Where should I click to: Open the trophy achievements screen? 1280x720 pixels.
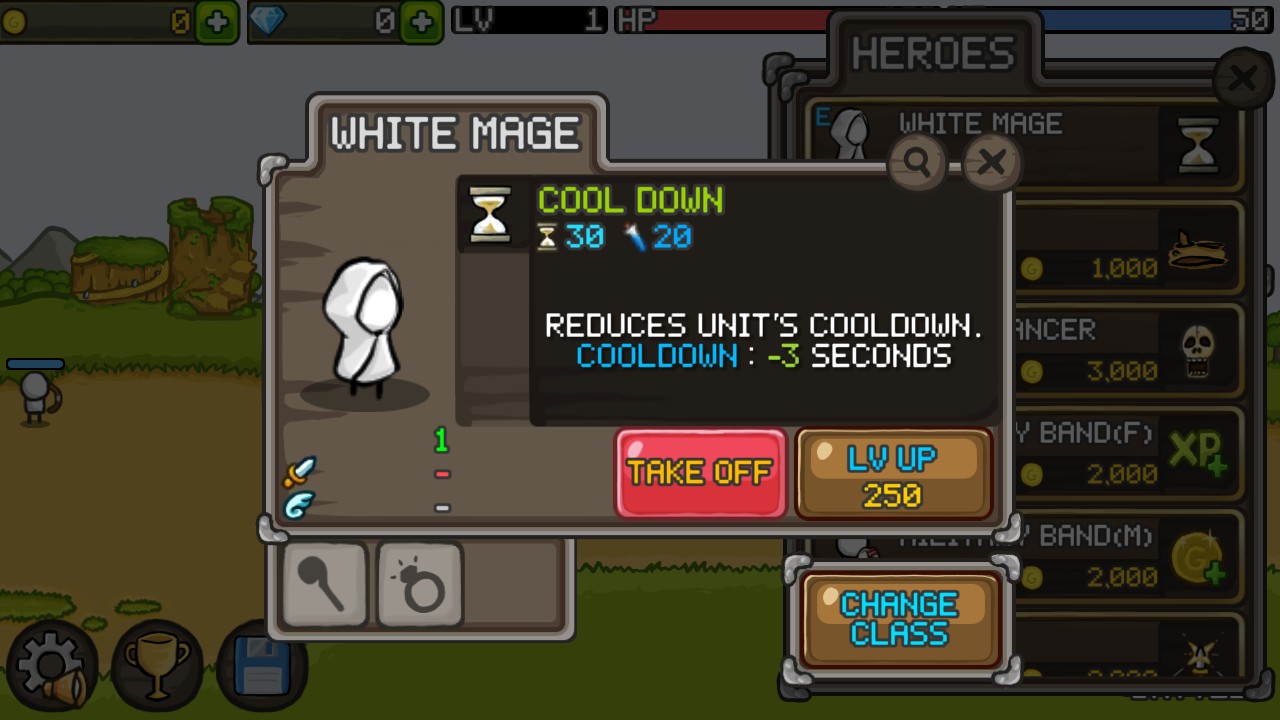click(x=156, y=663)
